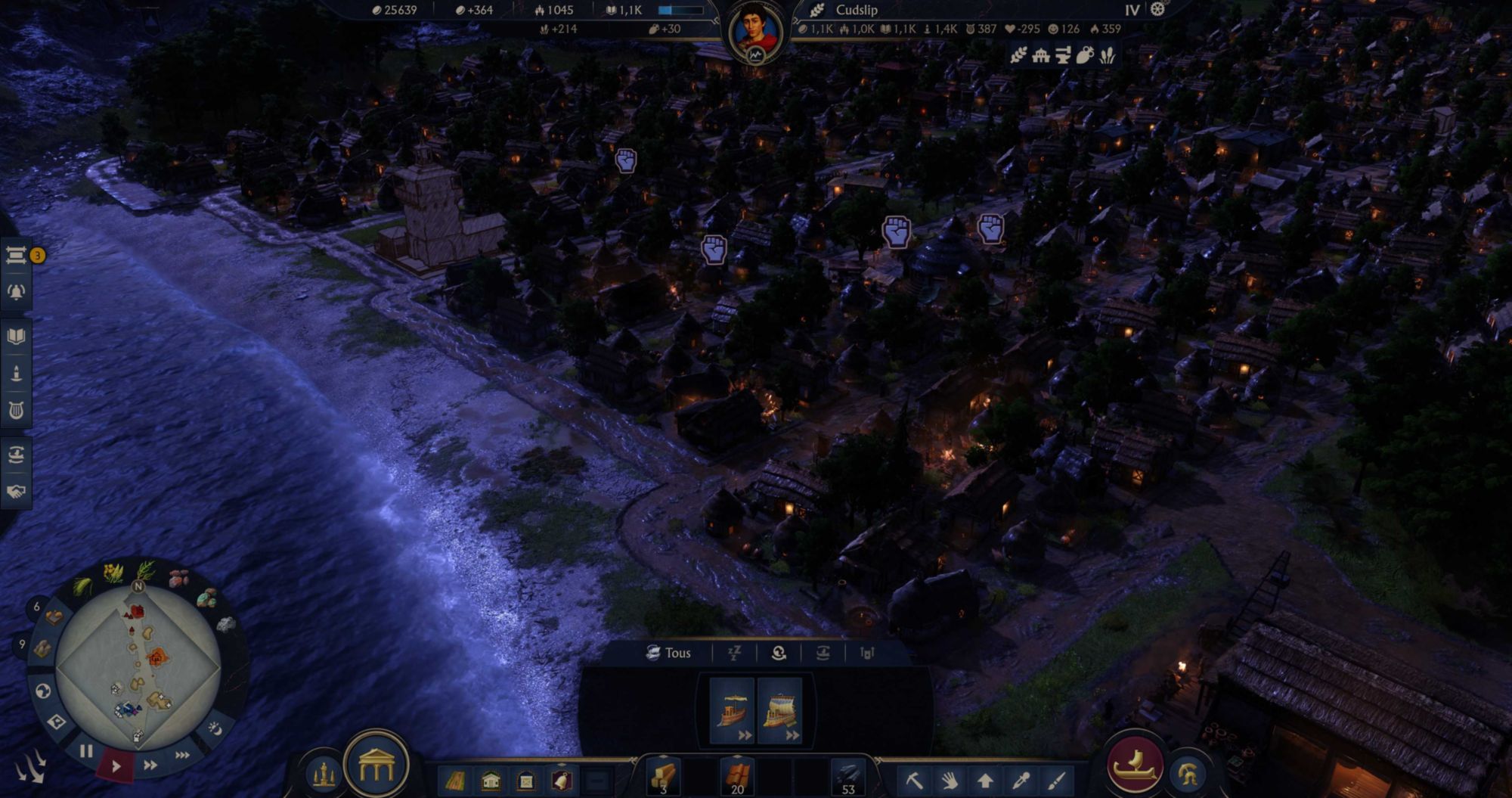This screenshot has width=1512, height=798.
Task: Open the notifications bell in left sidebar
Action: (16, 292)
